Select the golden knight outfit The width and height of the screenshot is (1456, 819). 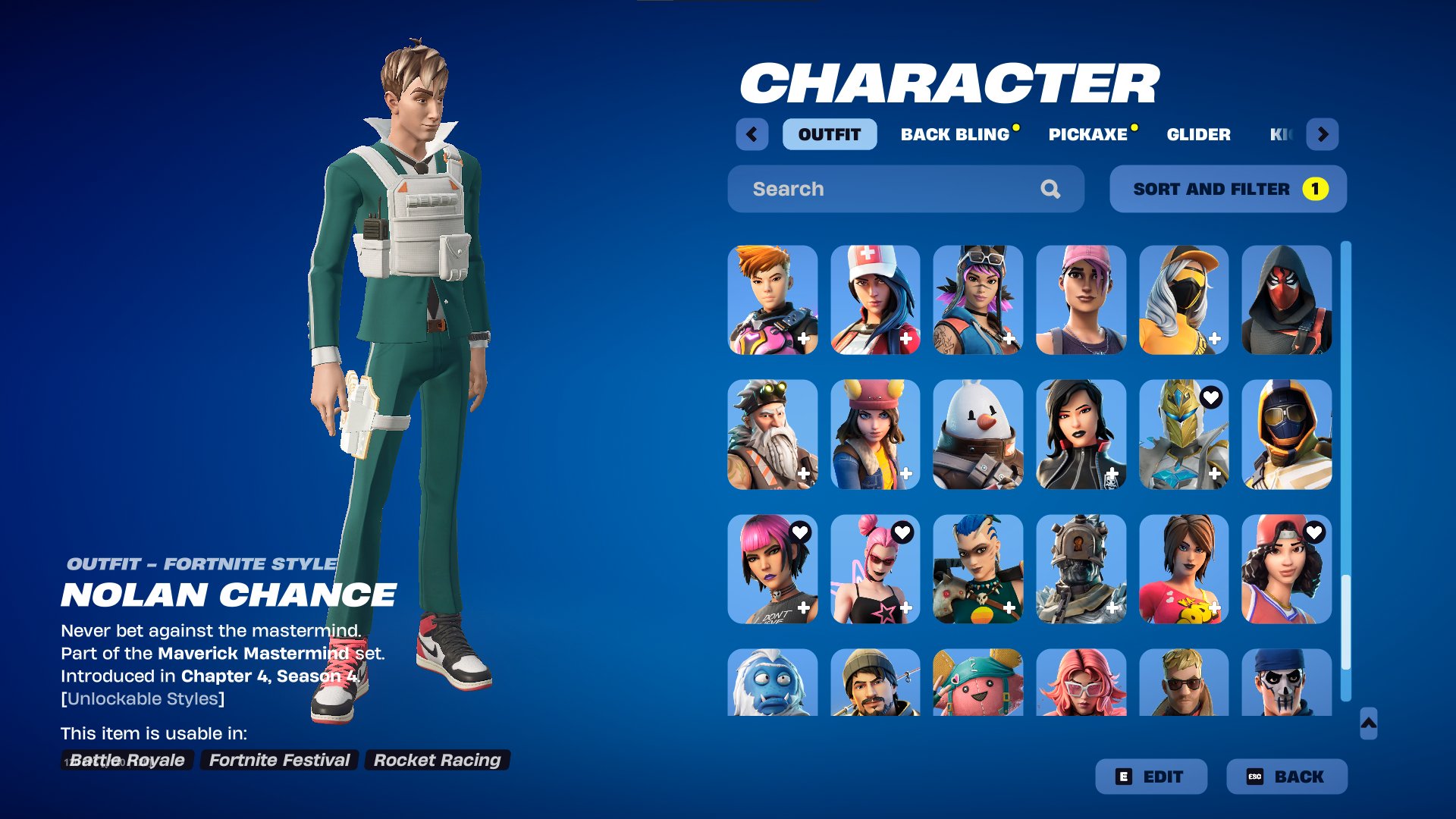(x=1185, y=435)
